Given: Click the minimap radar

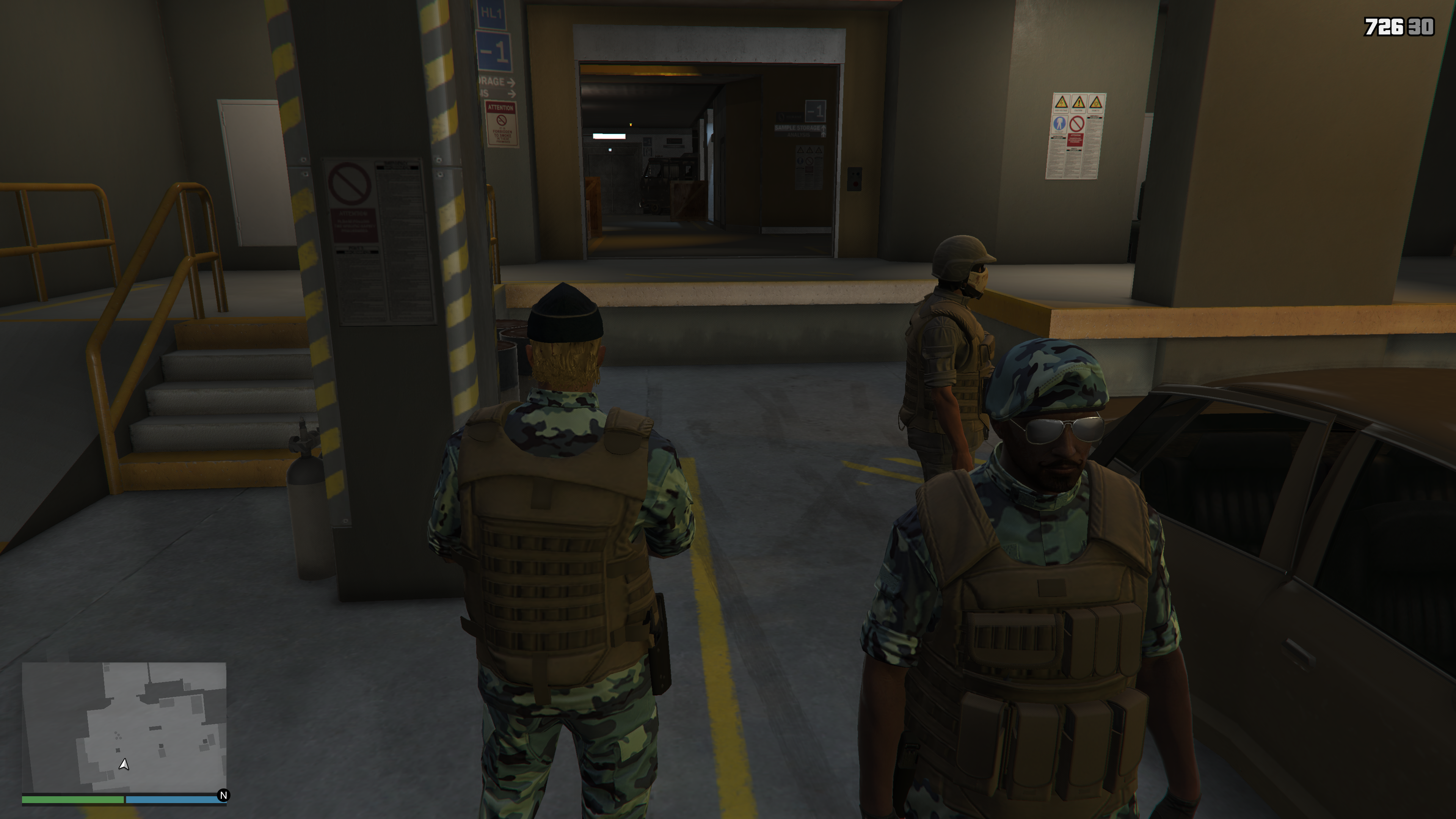Looking at the screenshot, I should [x=124, y=727].
